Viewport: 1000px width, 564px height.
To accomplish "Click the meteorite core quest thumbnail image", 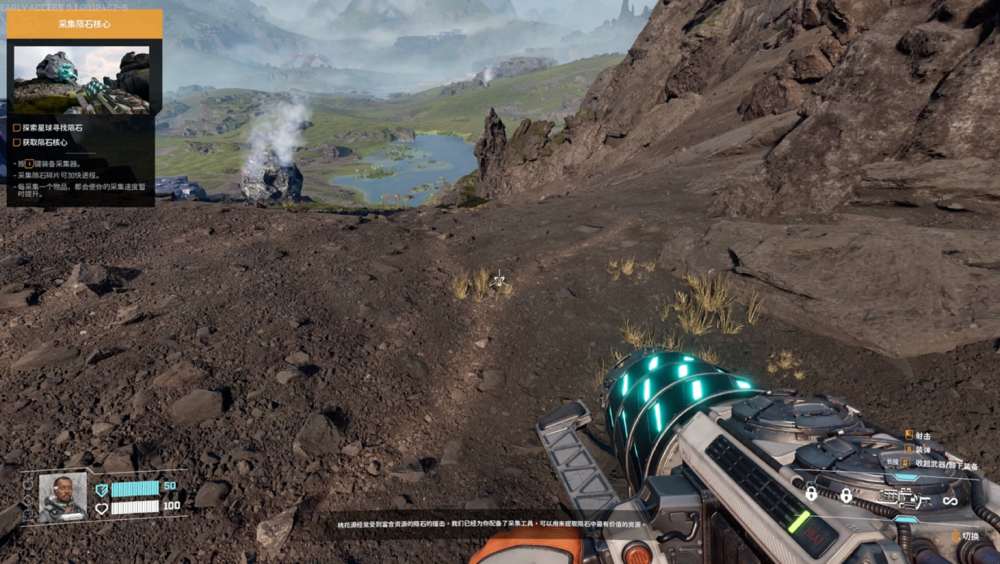I will tap(81, 79).
